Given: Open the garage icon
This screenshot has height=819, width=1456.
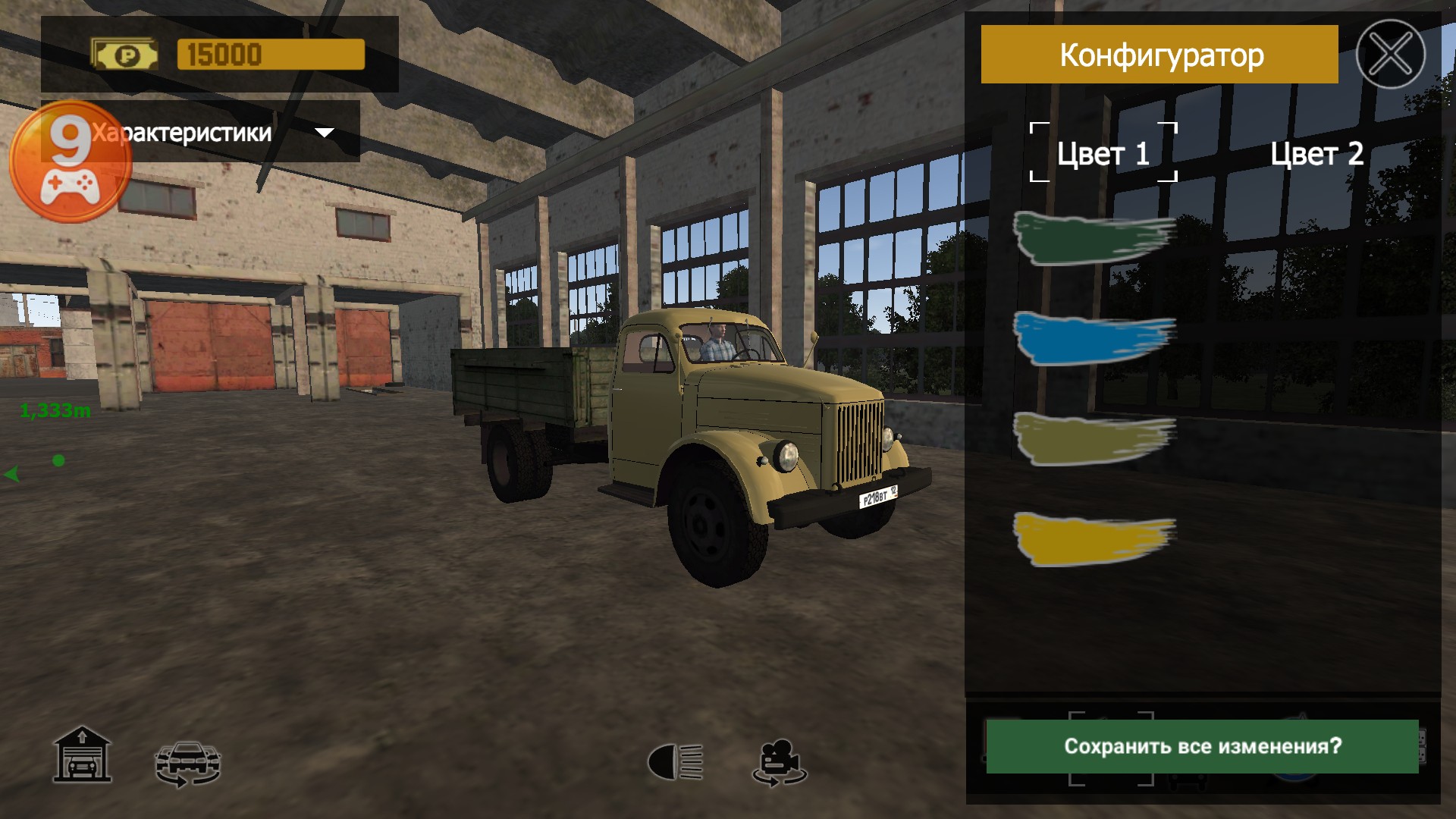Looking at the screenshot, I should 82,755.
